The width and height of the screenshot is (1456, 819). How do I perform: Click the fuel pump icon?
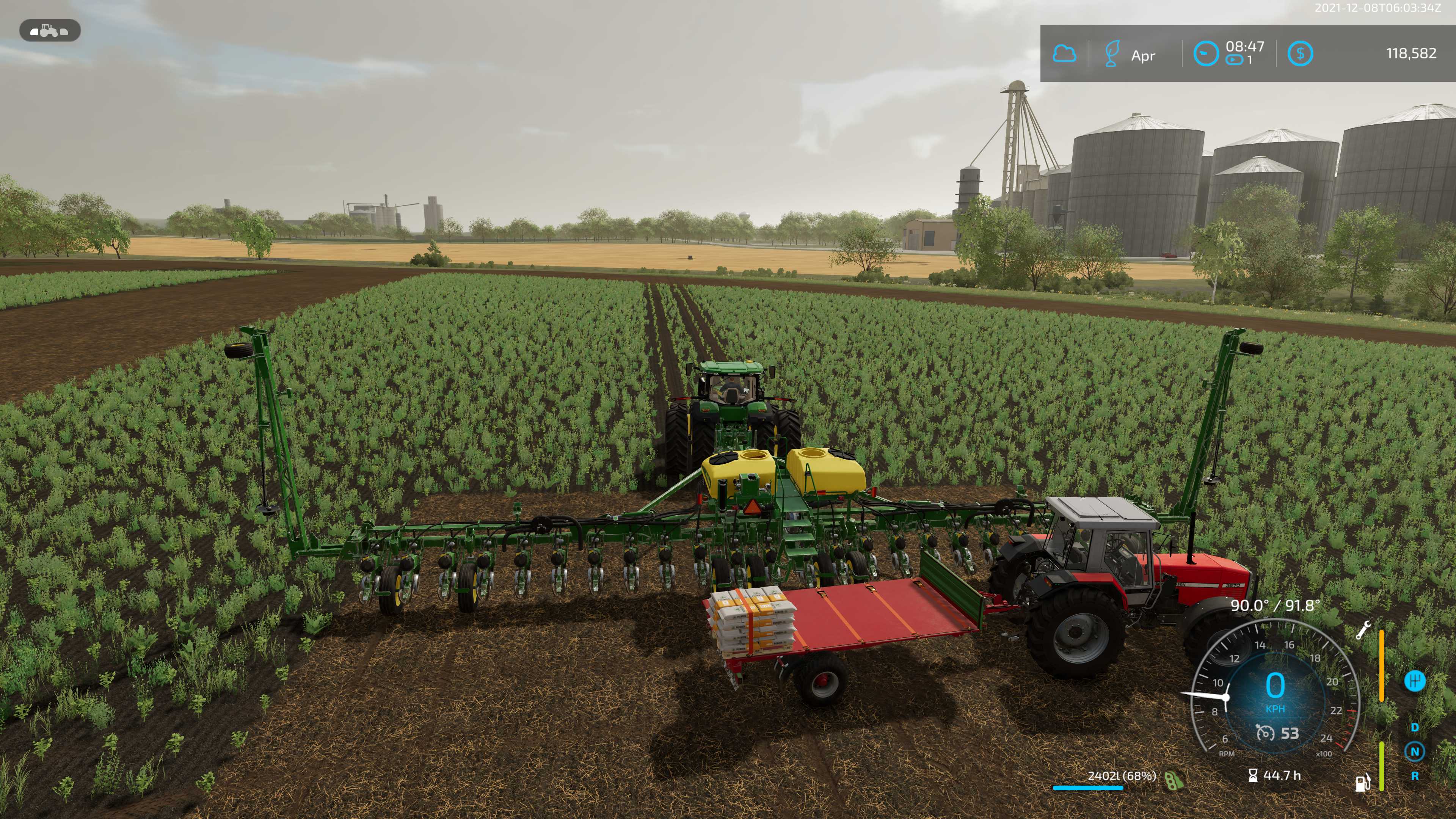1363,782
